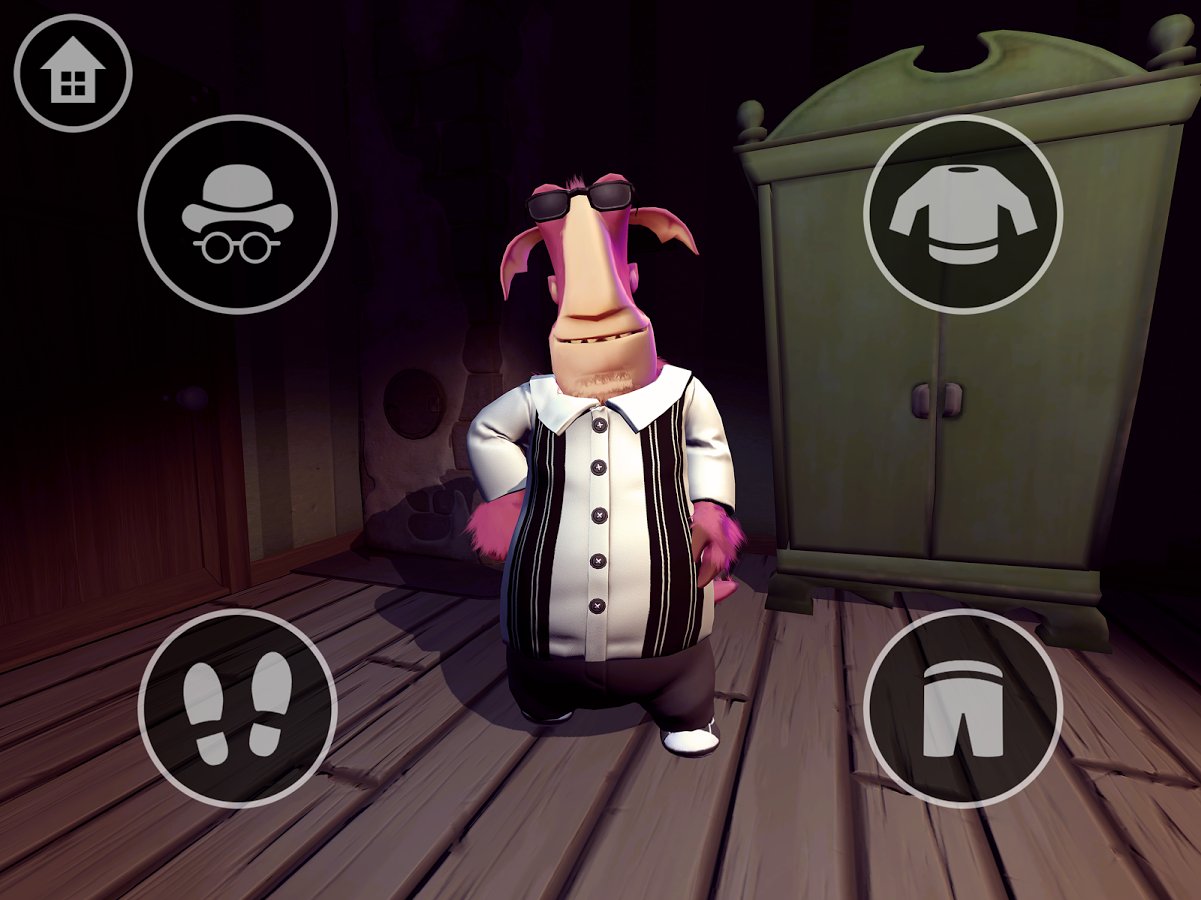
Task: Choose the shirt clothing category
Action: click(963, 214)
